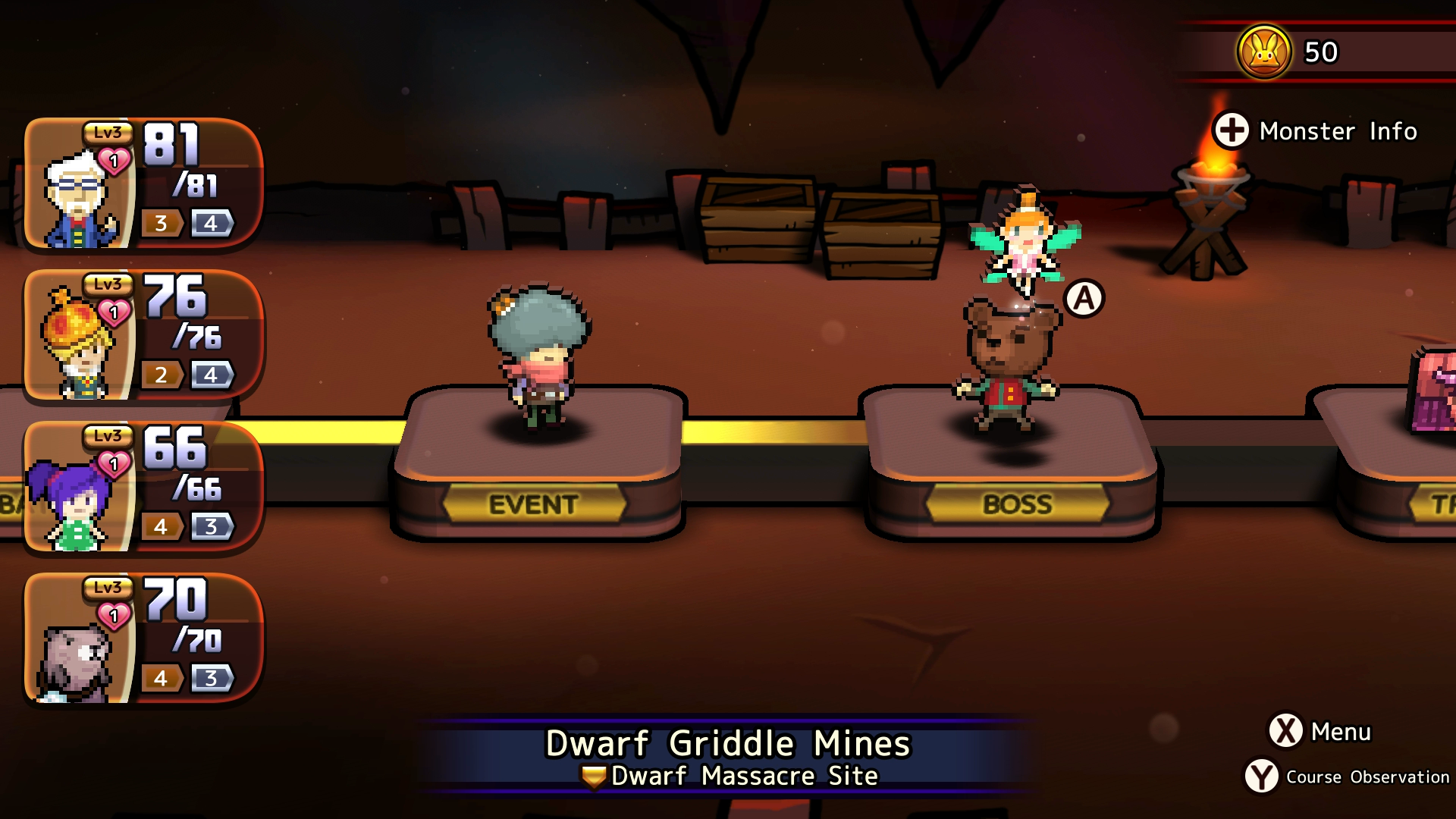Show Course Observation
This screenshot has width=1456, height=819.
point(1348,777)
